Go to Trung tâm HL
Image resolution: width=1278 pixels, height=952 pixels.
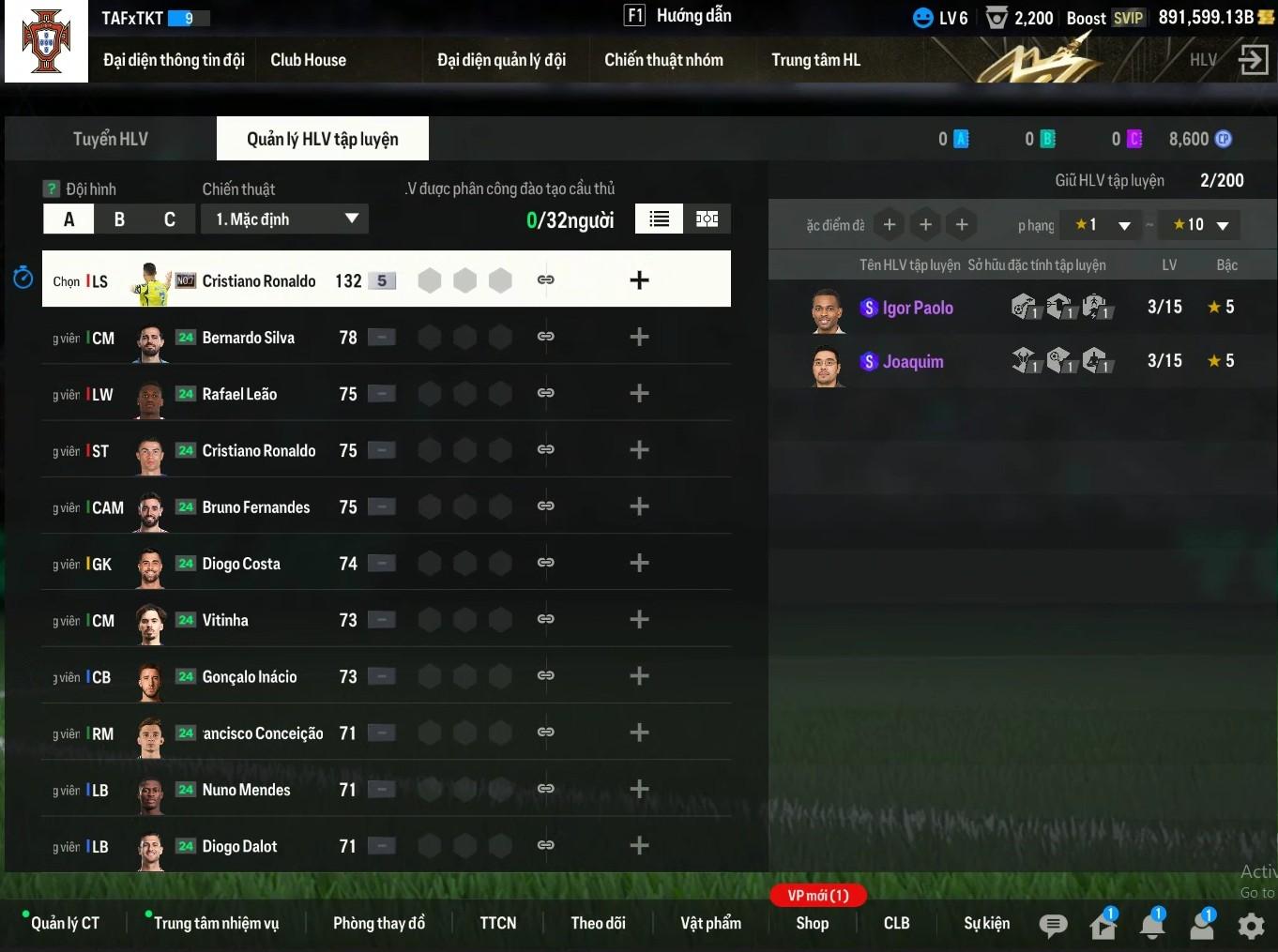815,60
